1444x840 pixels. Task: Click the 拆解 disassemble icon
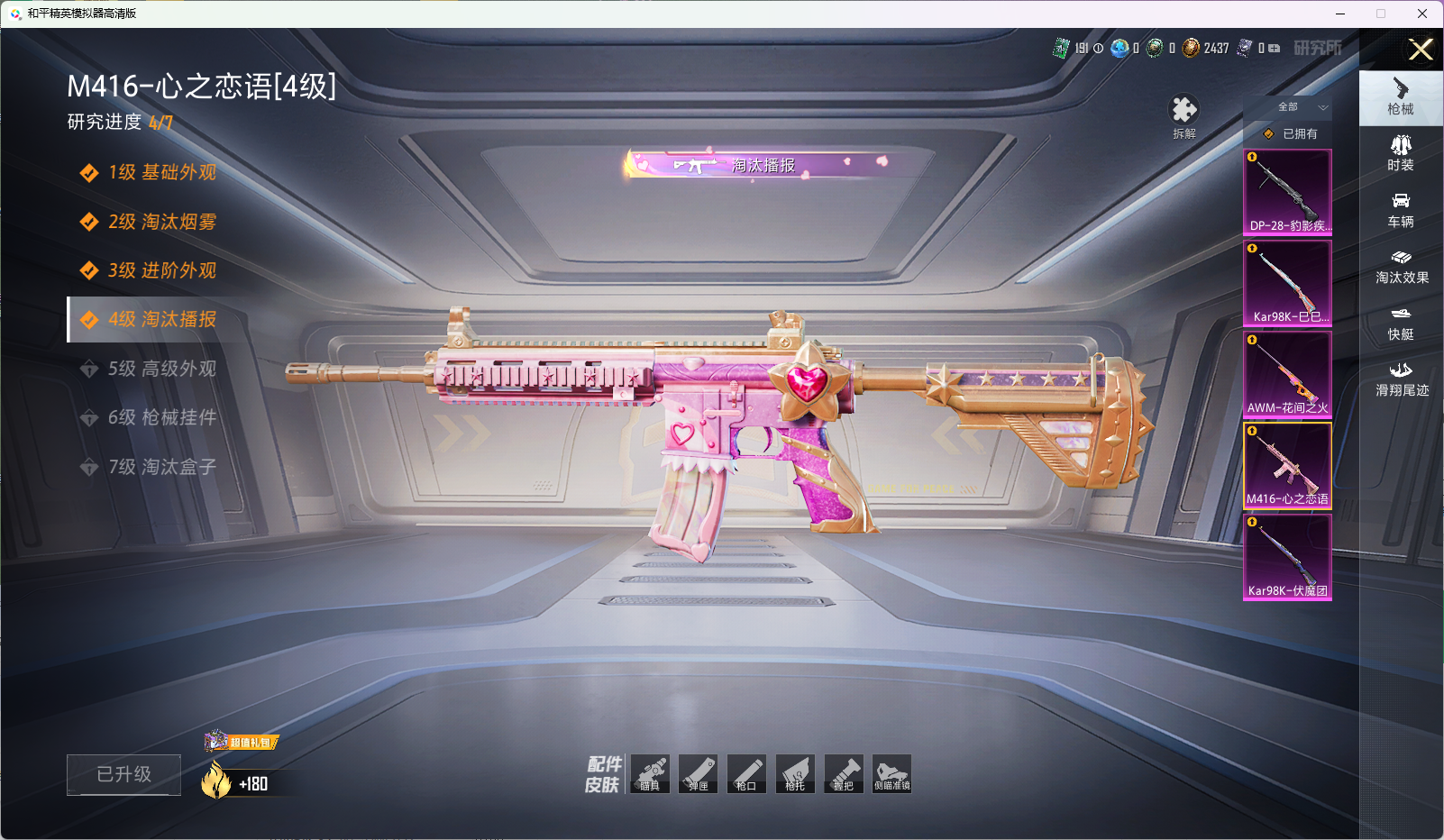(1184, 115)
